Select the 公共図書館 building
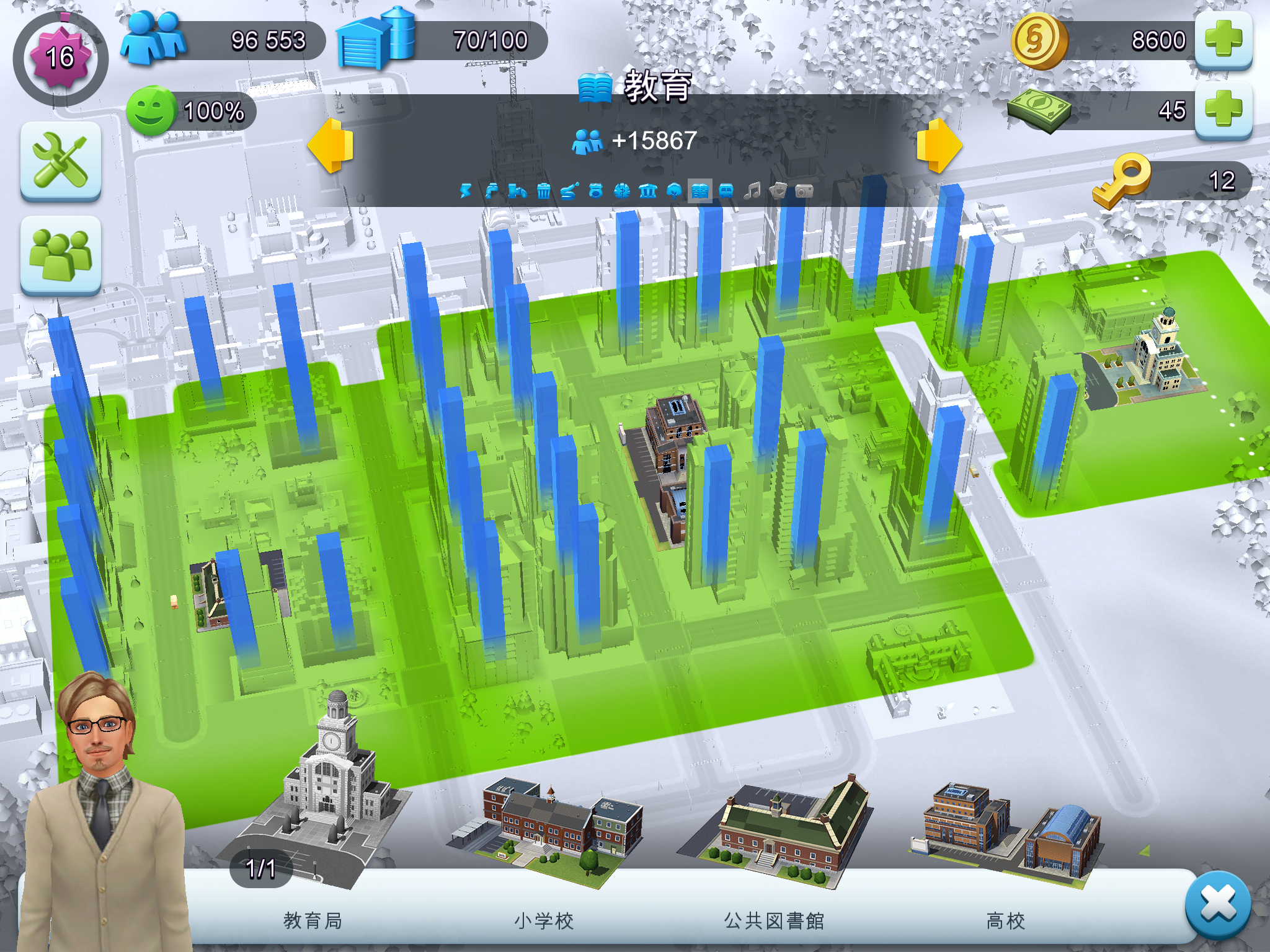Viewport: 1270px width, 952px height. [x=775, y=831]
